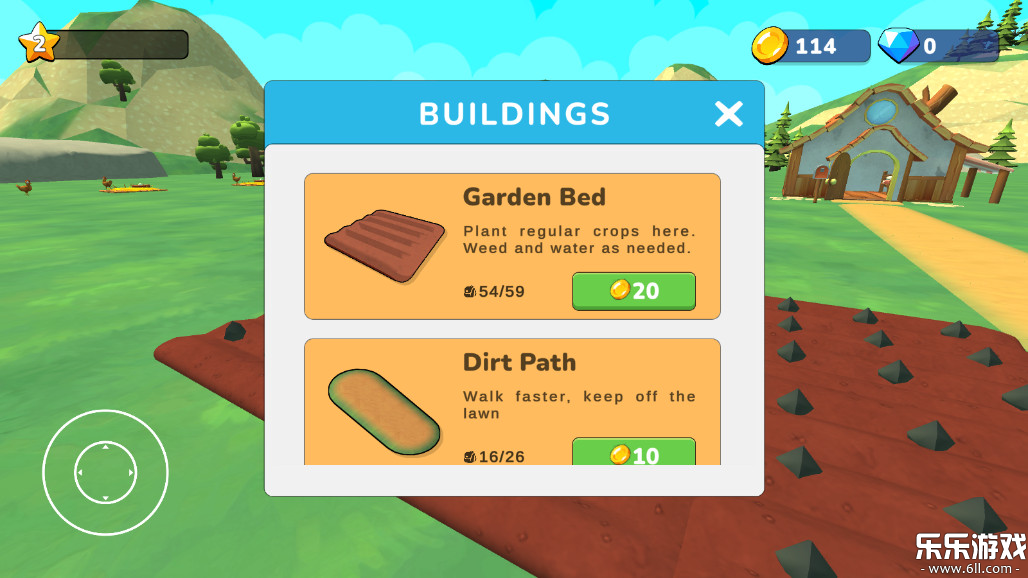Image resolution: width=1028 pixels, height=578 pixels.
Task: Select the Garden Bed building card
Action: pos(512,246)
